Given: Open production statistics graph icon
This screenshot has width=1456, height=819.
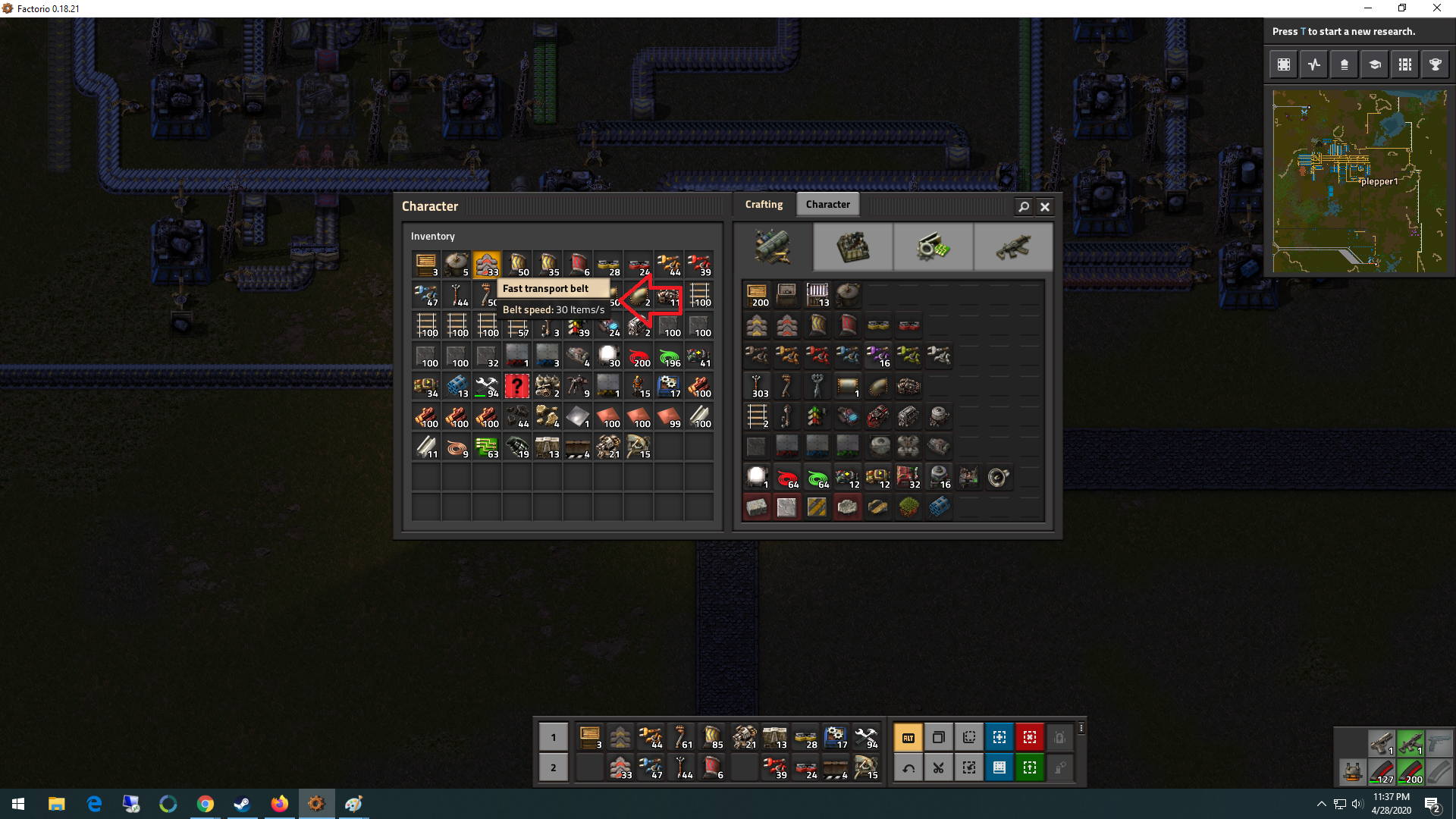Looking at the screenshot, I should [1314, 64].
